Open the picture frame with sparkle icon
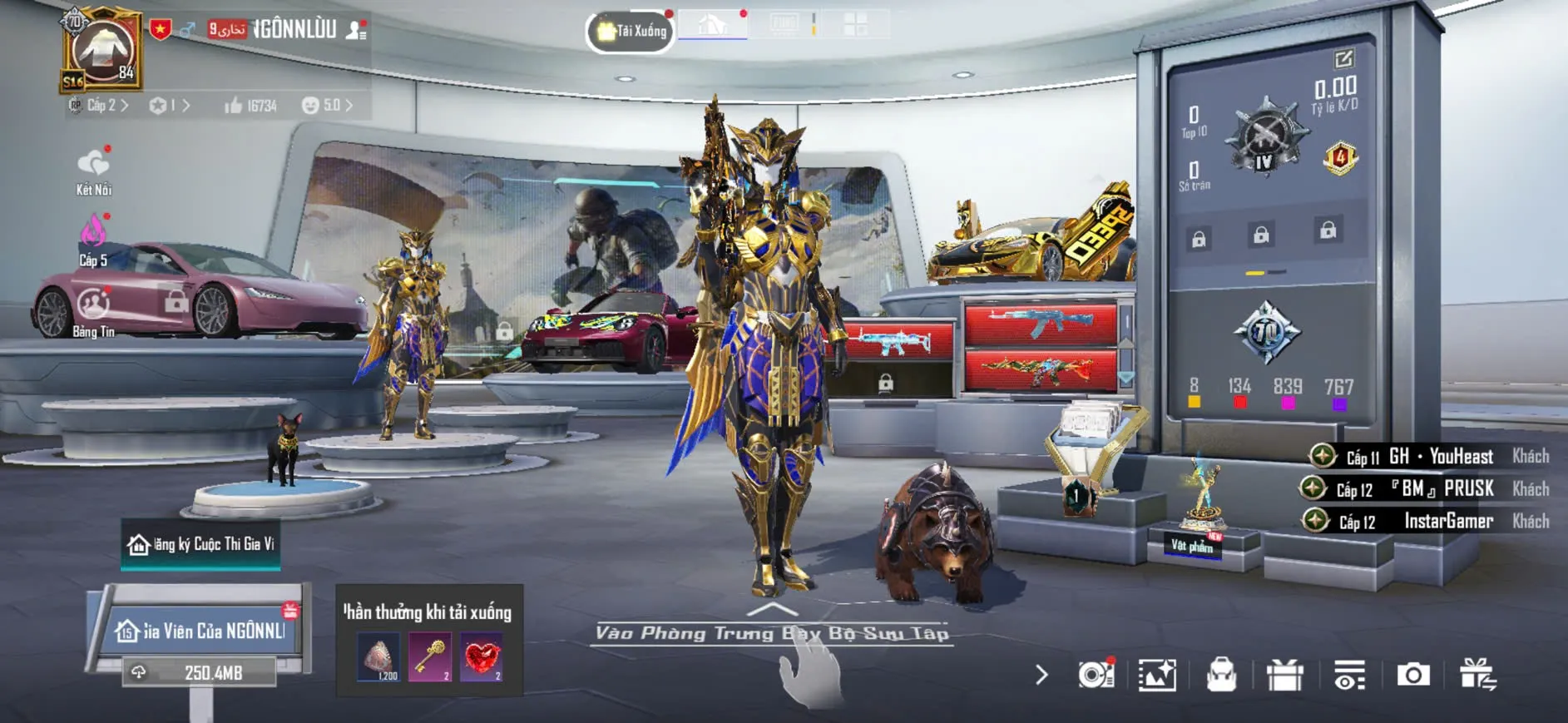 pos(1157,675)
